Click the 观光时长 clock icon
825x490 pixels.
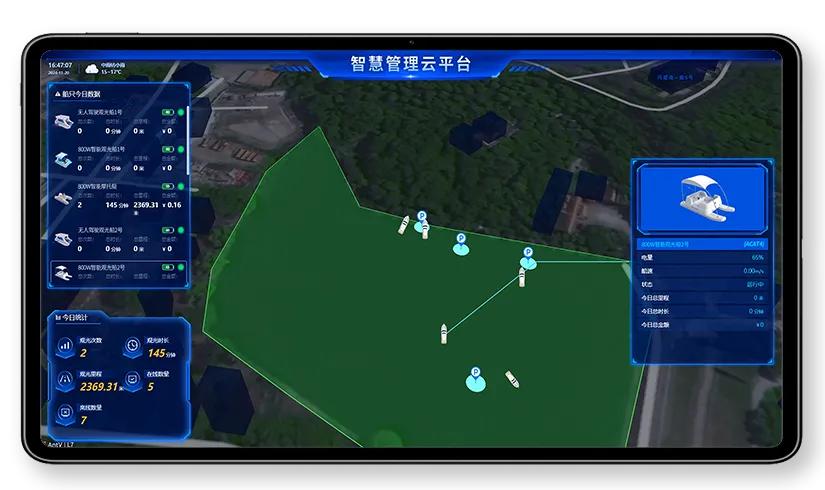point(133,346)
